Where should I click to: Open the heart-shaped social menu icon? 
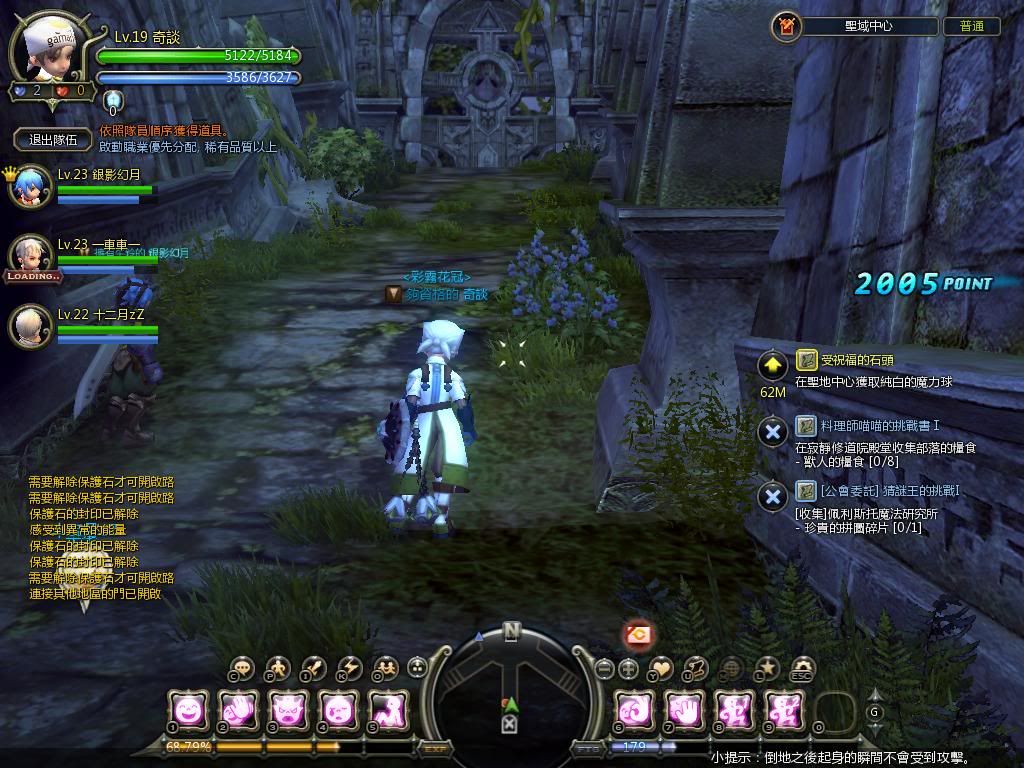(x=661, y=668)
